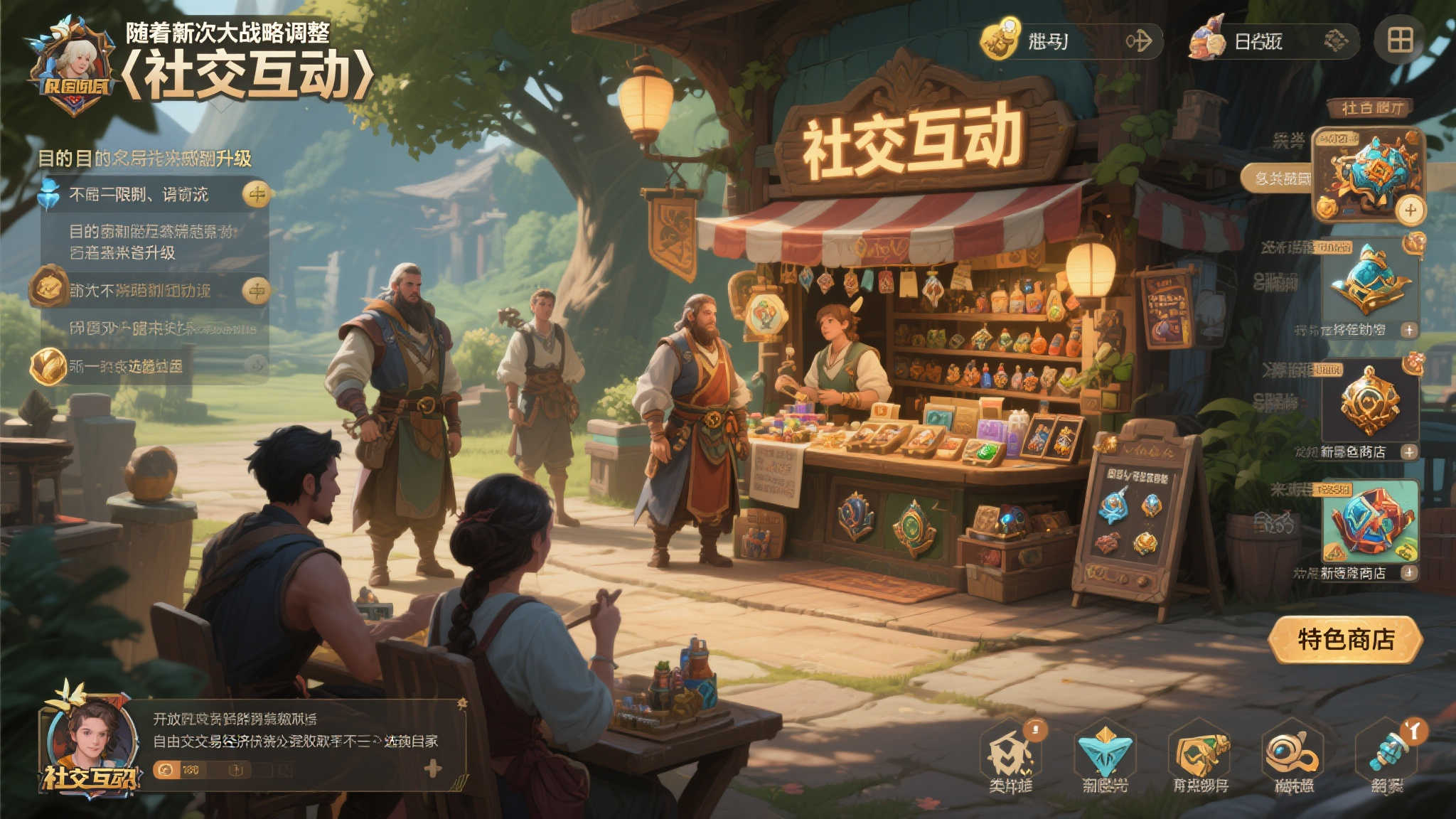Select the blue ornate emblem shop item
The width and height of the screenshot is (1456, 819).
(1368, 174)
